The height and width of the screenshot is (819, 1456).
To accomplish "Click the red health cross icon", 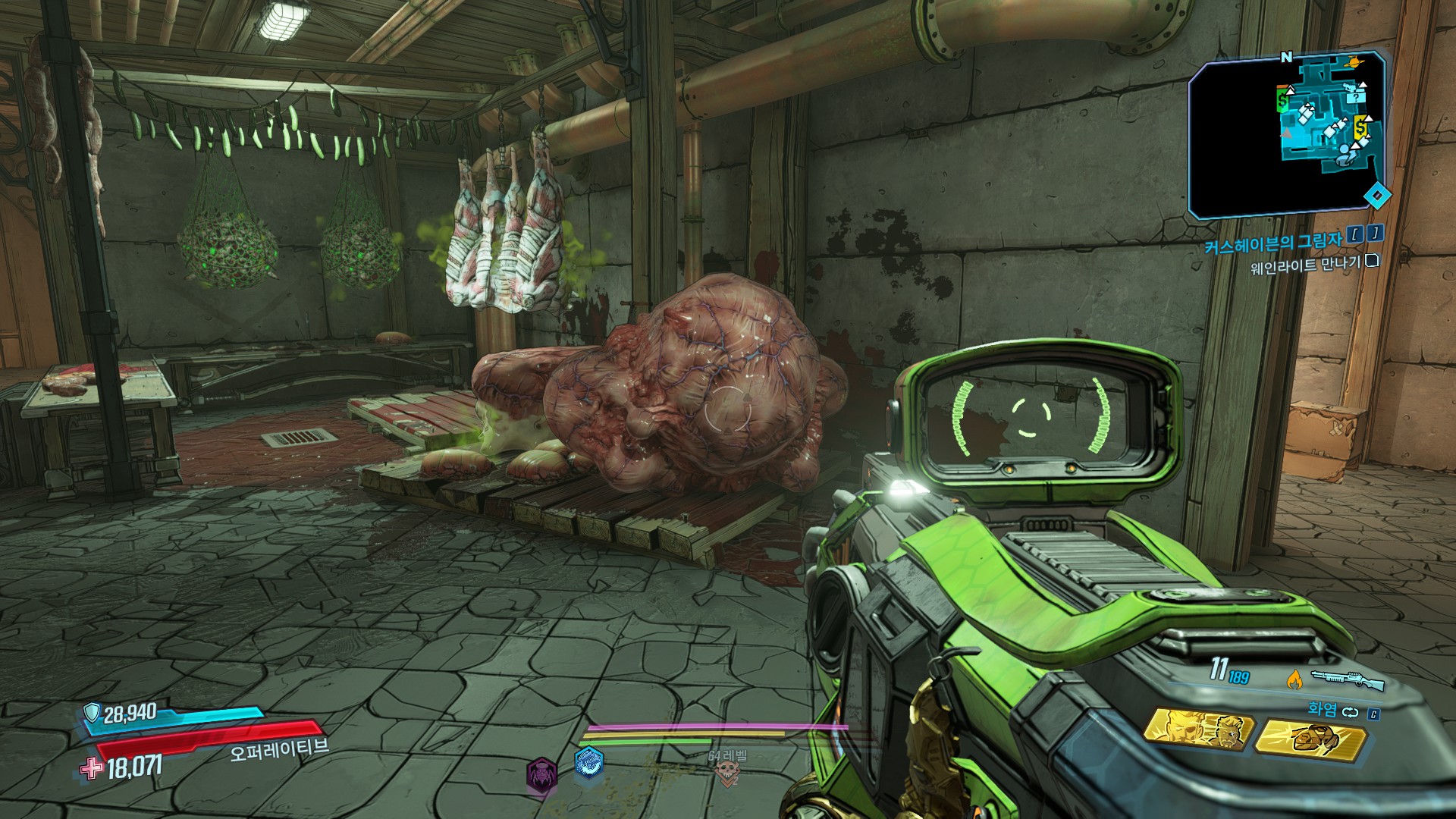I will (x=93, y=768).
